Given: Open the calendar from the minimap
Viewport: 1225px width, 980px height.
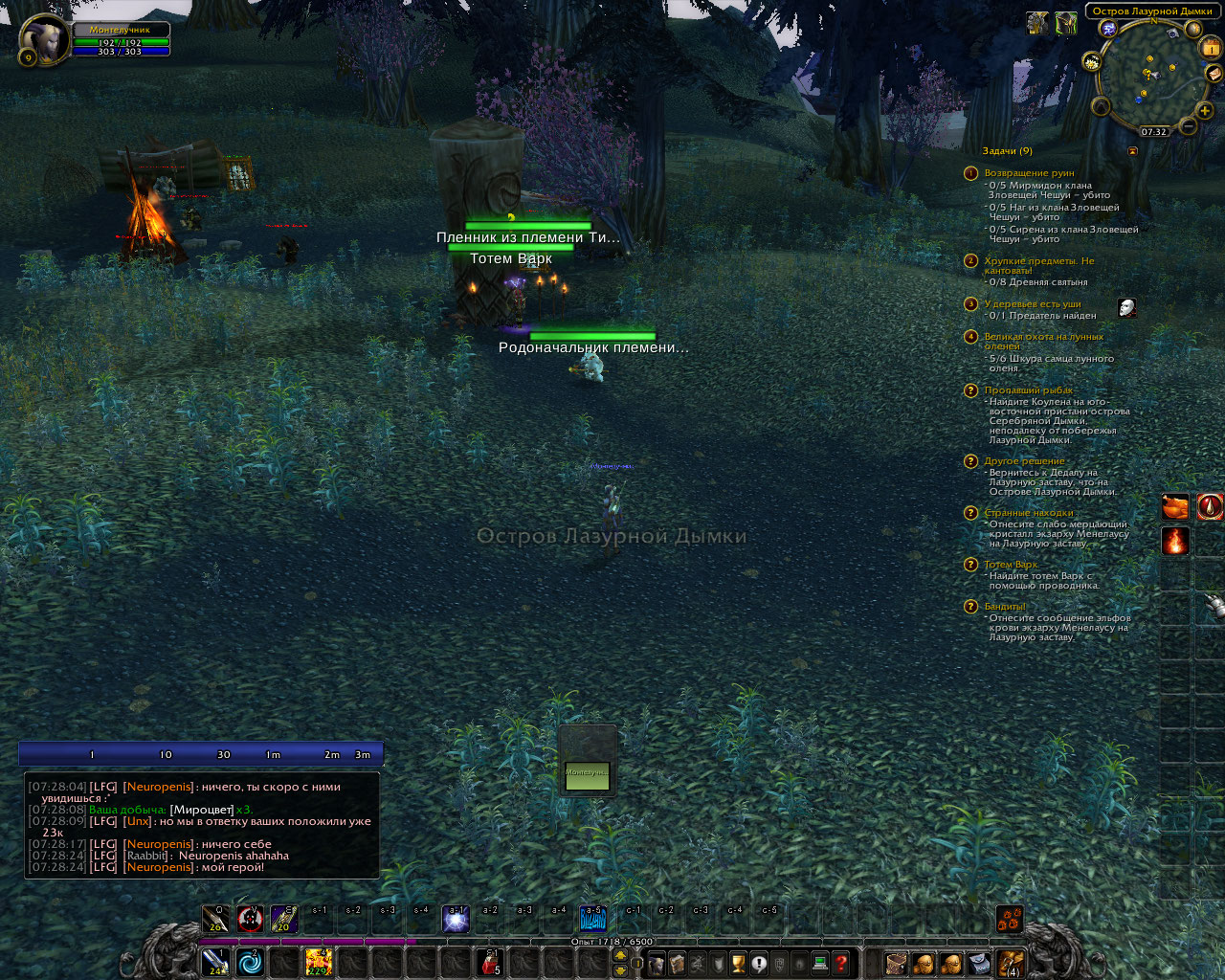Looking at the screenshot, I should pos(1209,47).
